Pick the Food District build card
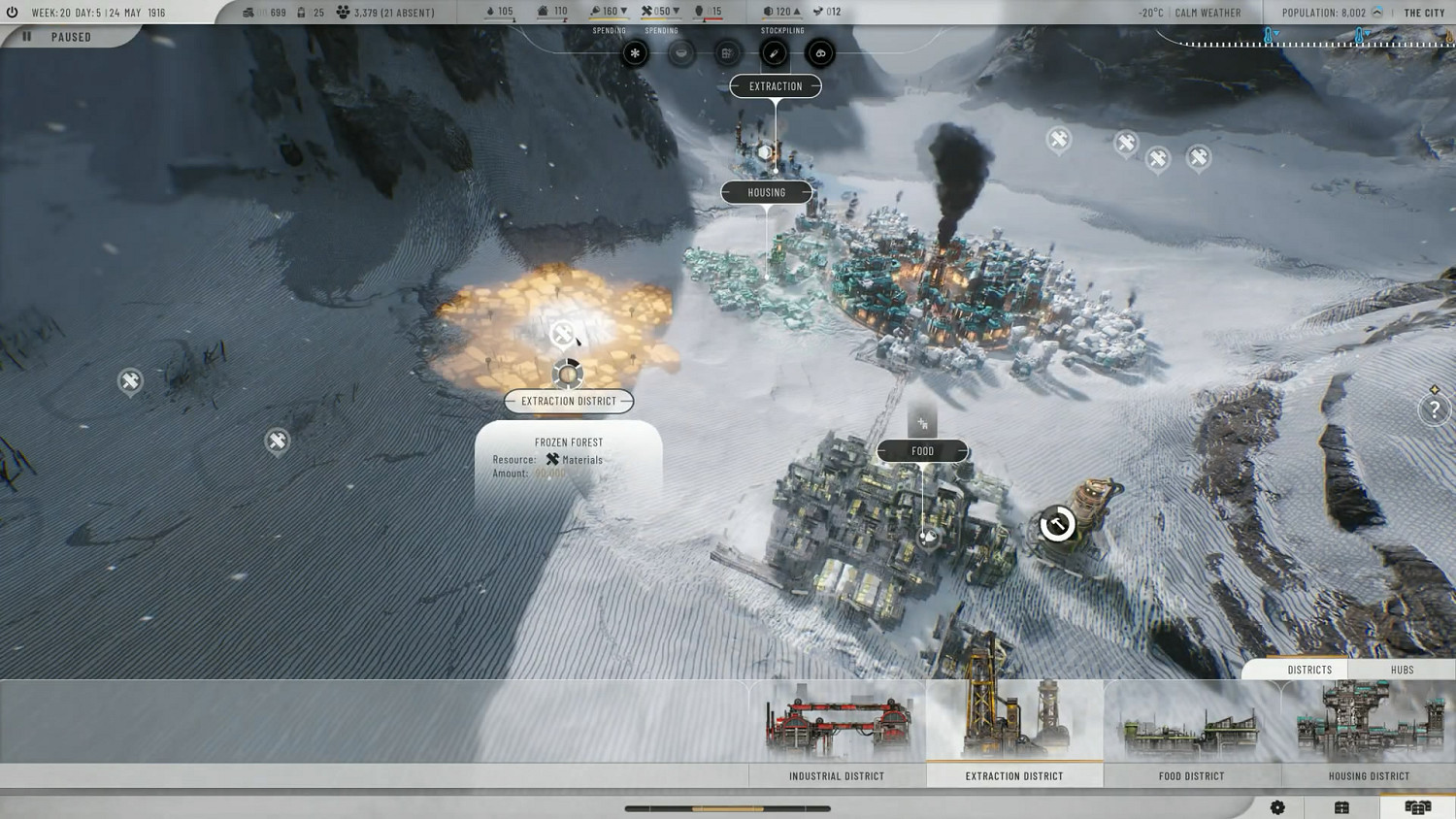The height and width of the screenshot is (819, 1456). coord(1192,733)
